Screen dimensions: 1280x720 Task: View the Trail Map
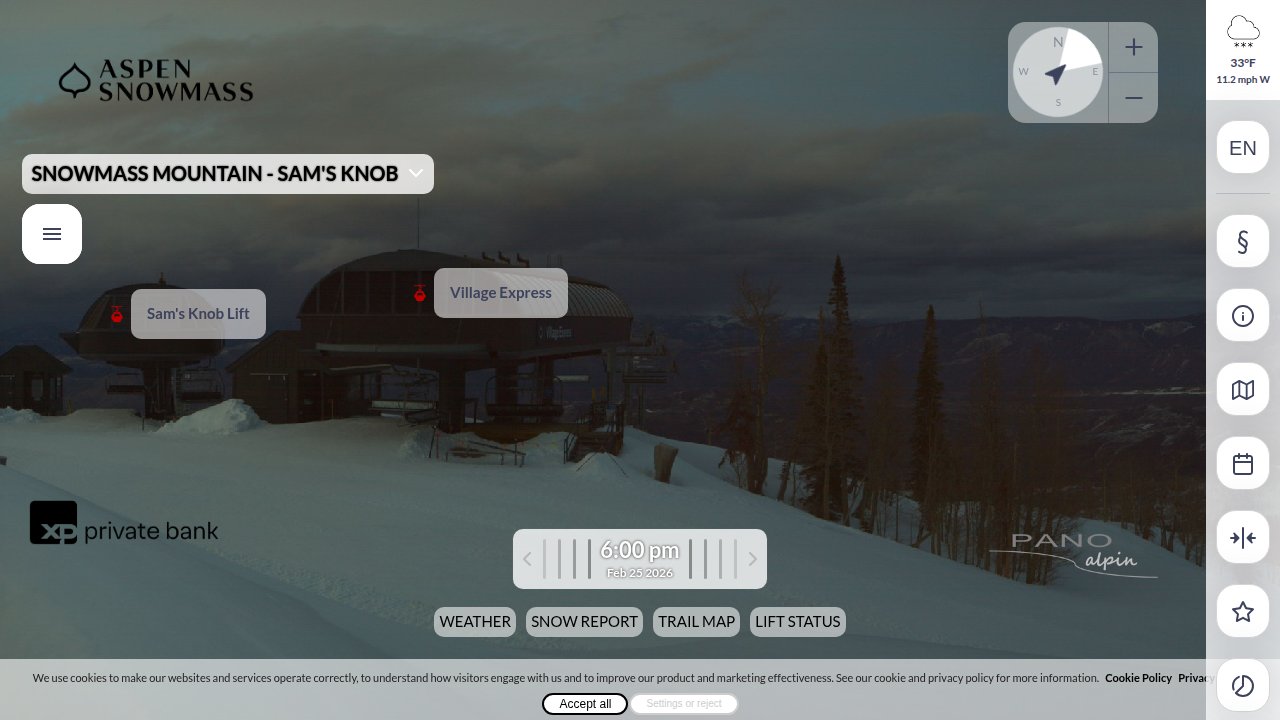(696, 622)
